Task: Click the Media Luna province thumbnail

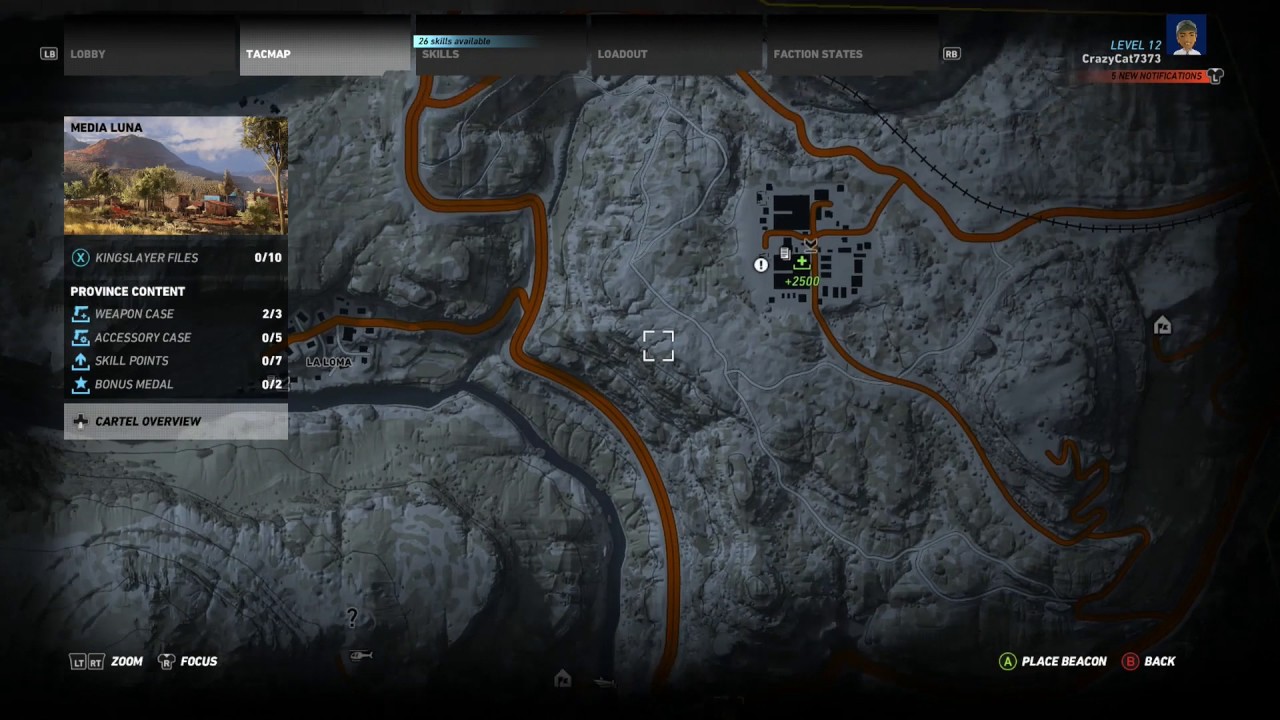Action: [x=175, y=175]
